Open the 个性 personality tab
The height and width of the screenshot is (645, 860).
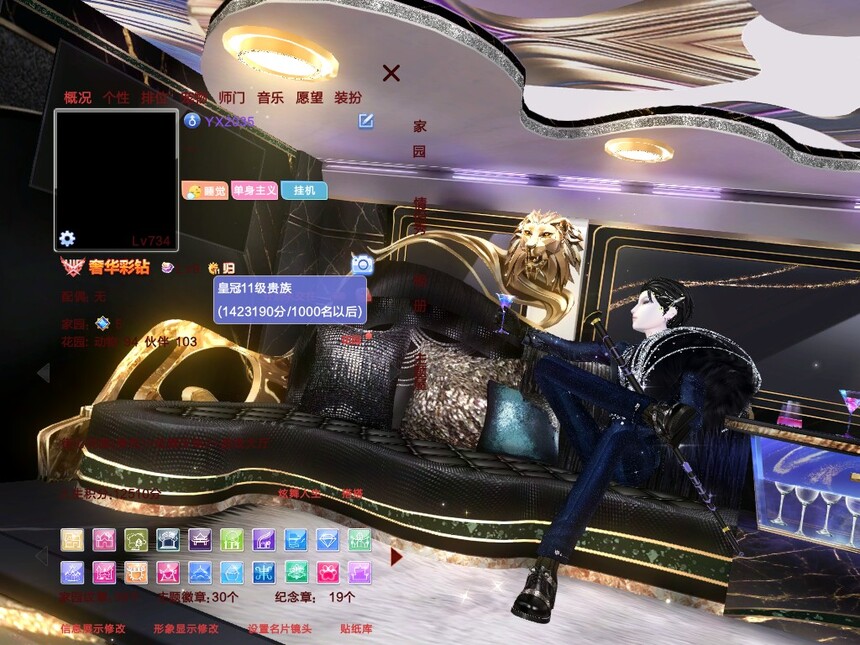pos(116,98)
